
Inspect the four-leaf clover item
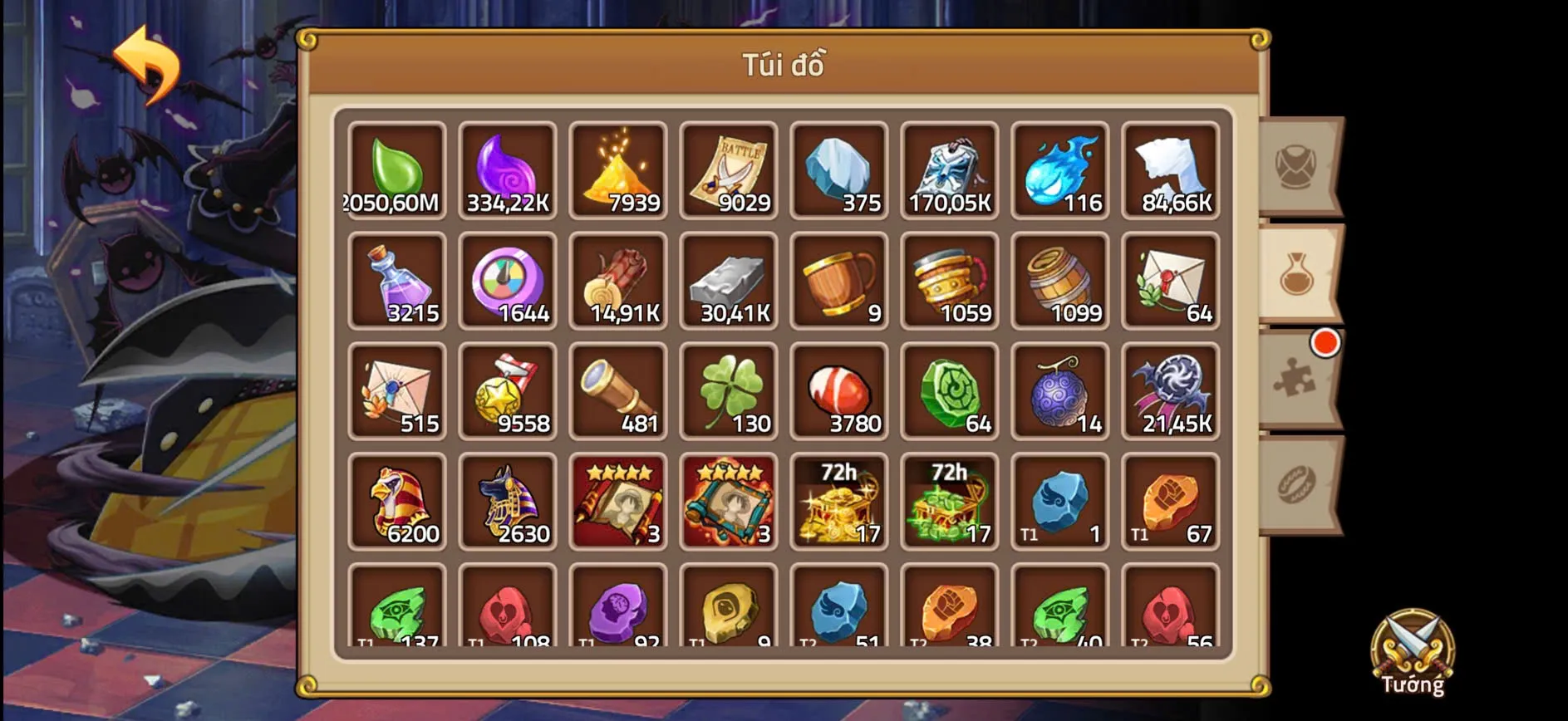click(x=730, y=390)
